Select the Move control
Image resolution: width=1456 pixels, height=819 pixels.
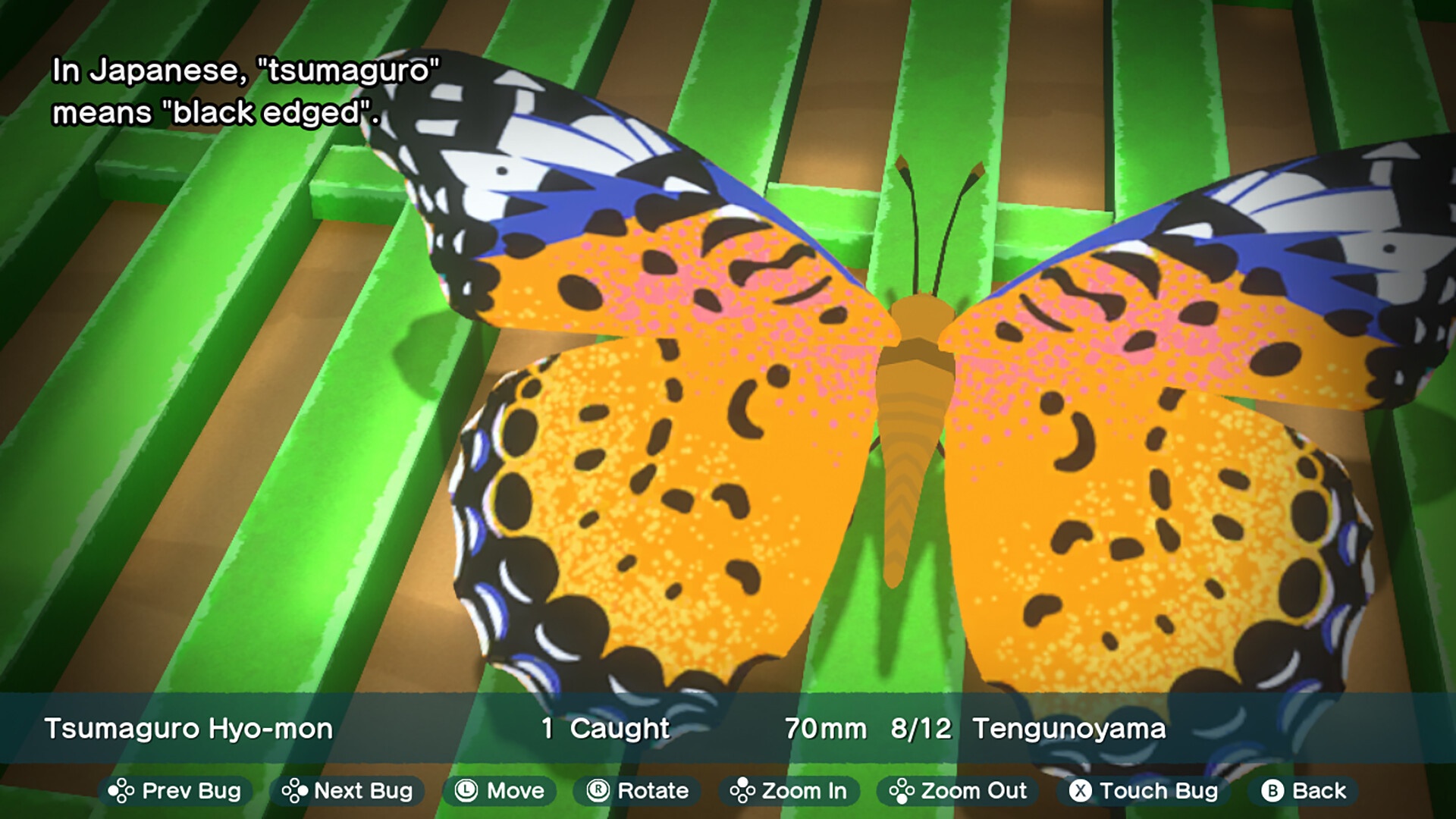pyautogui.click(x=500, y=791)
